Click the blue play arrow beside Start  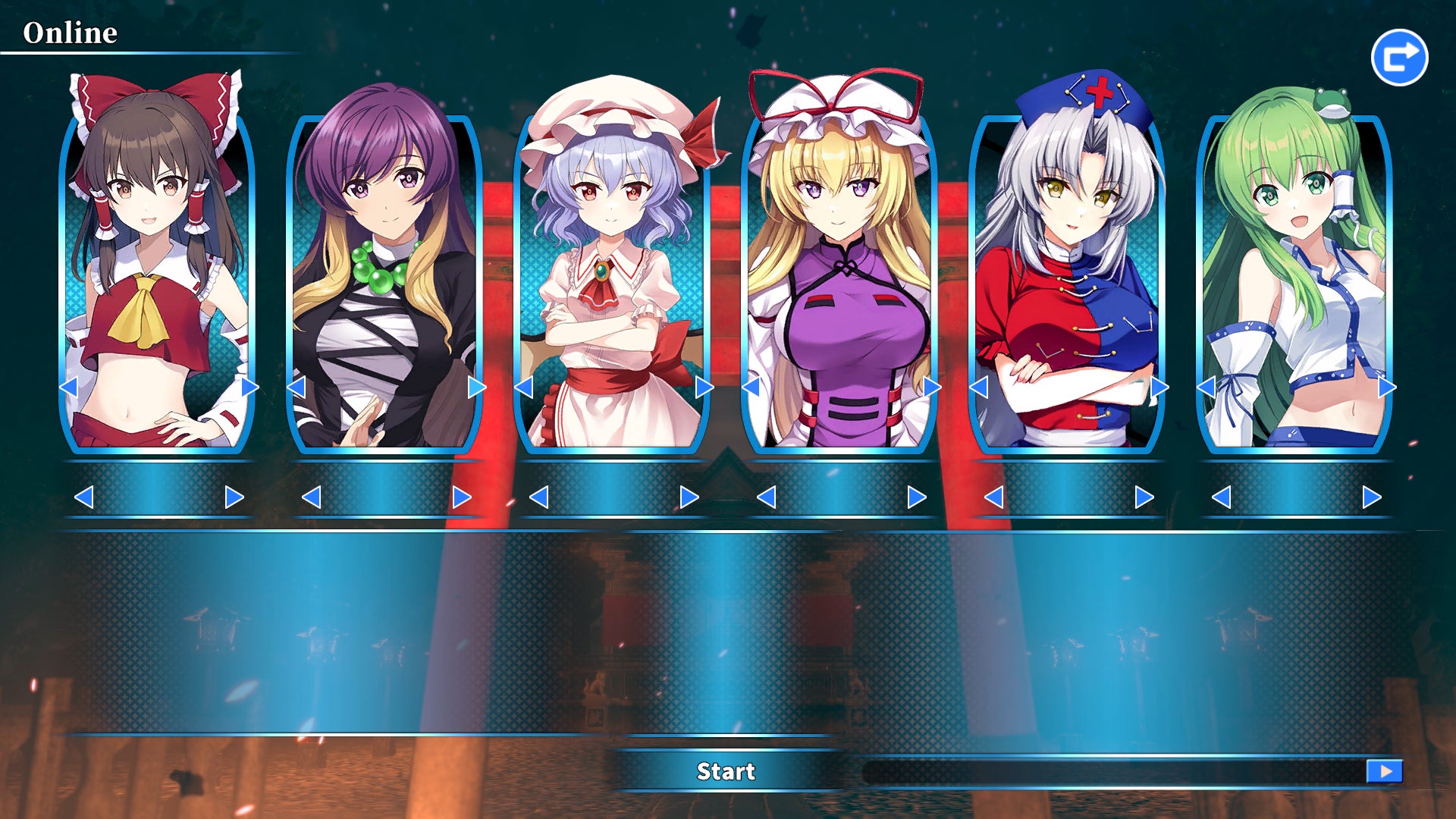click(1385, 771)
